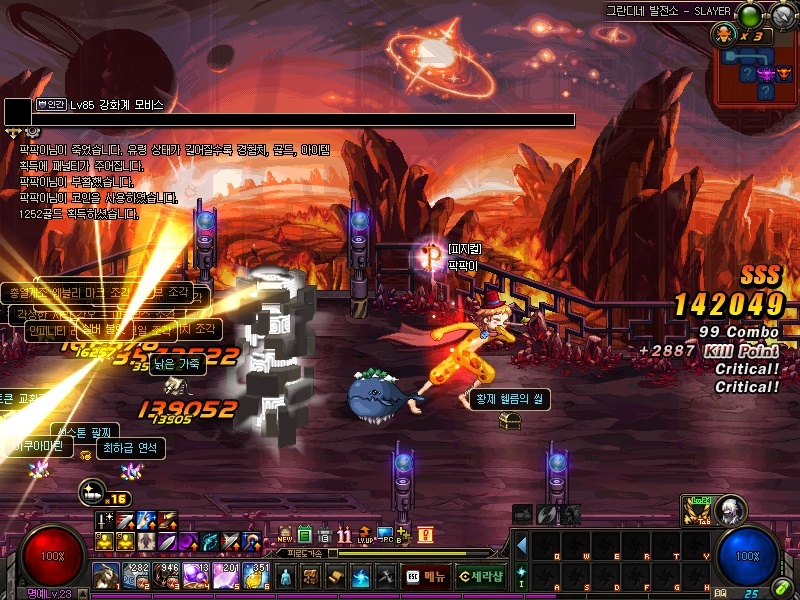This screenshot has width=800, height=600.
Task: Open the inventory treasure chest icon
Action: [x=311, y=577]
